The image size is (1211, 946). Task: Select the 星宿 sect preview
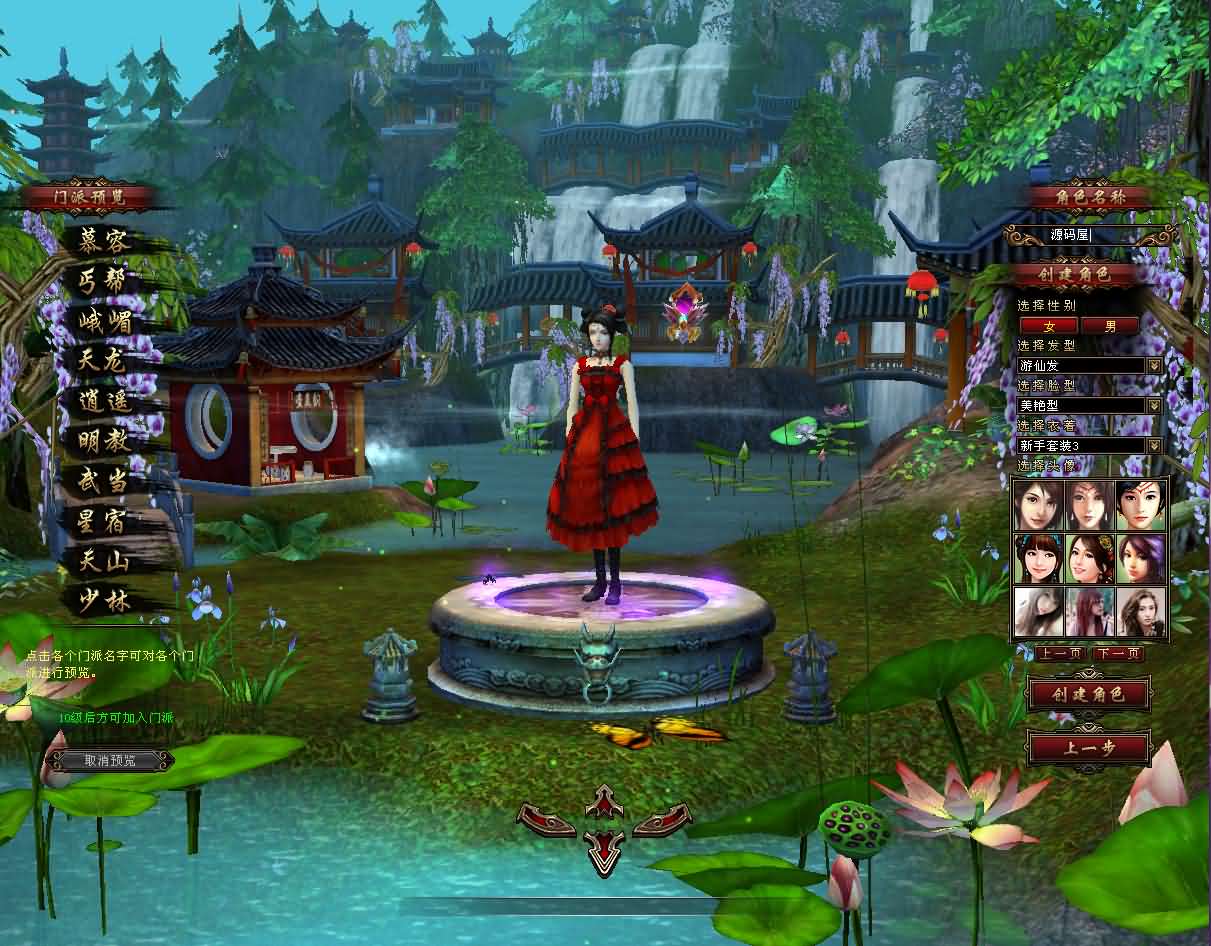coord(105,521)
